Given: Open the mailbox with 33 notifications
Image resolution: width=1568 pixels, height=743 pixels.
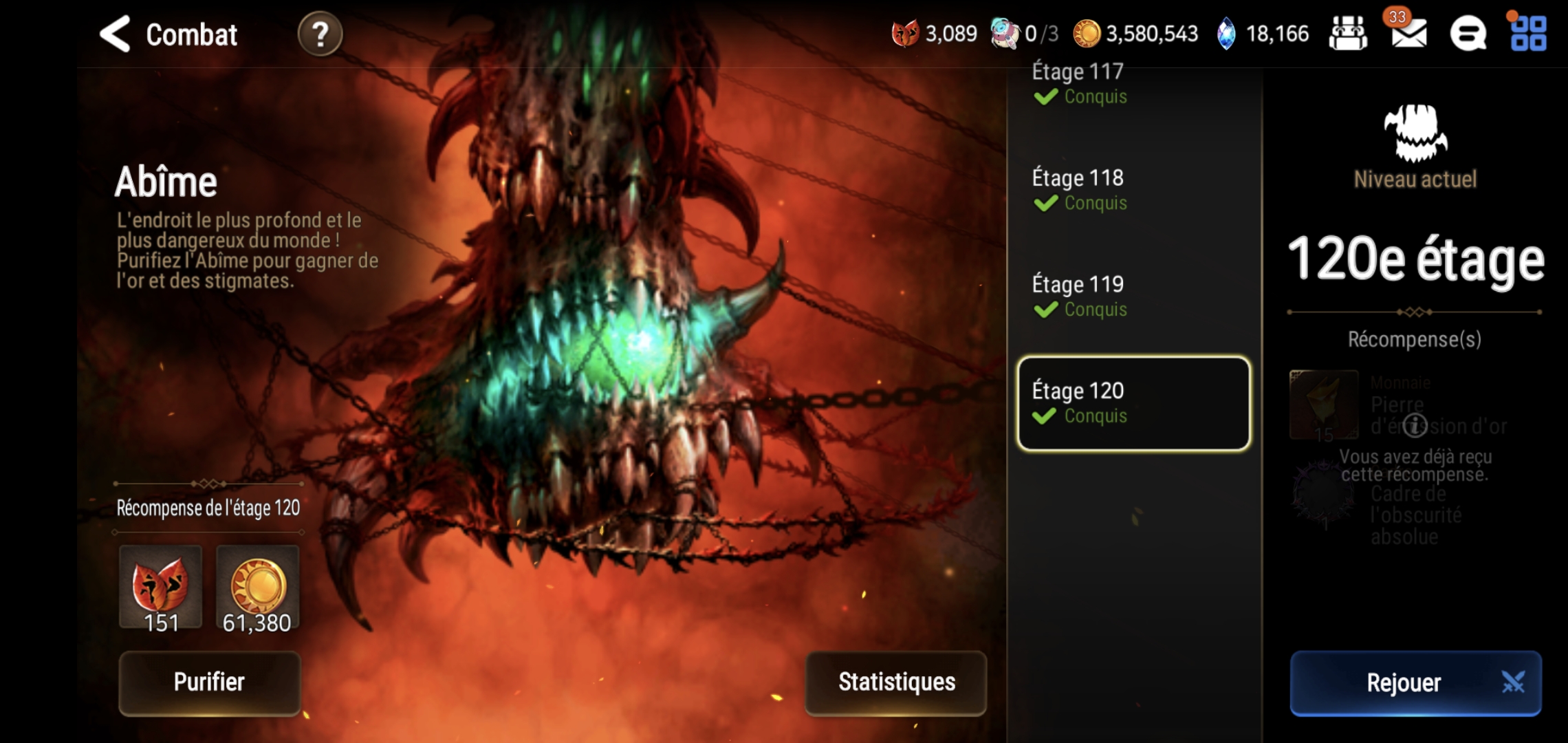Looking at the screenshot, I should coord(1408,33).
